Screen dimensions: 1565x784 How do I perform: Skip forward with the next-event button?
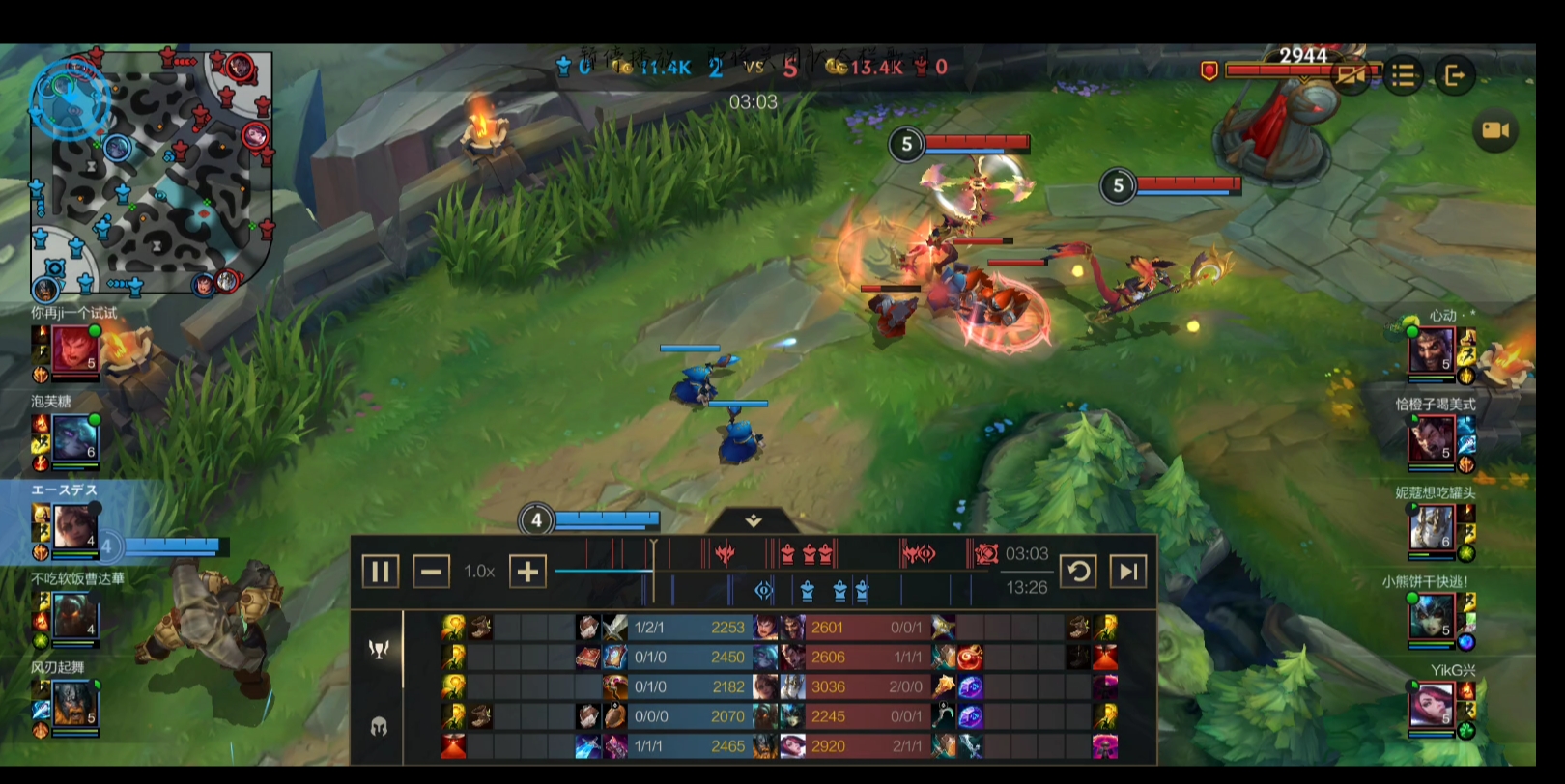coord(1128,572)
